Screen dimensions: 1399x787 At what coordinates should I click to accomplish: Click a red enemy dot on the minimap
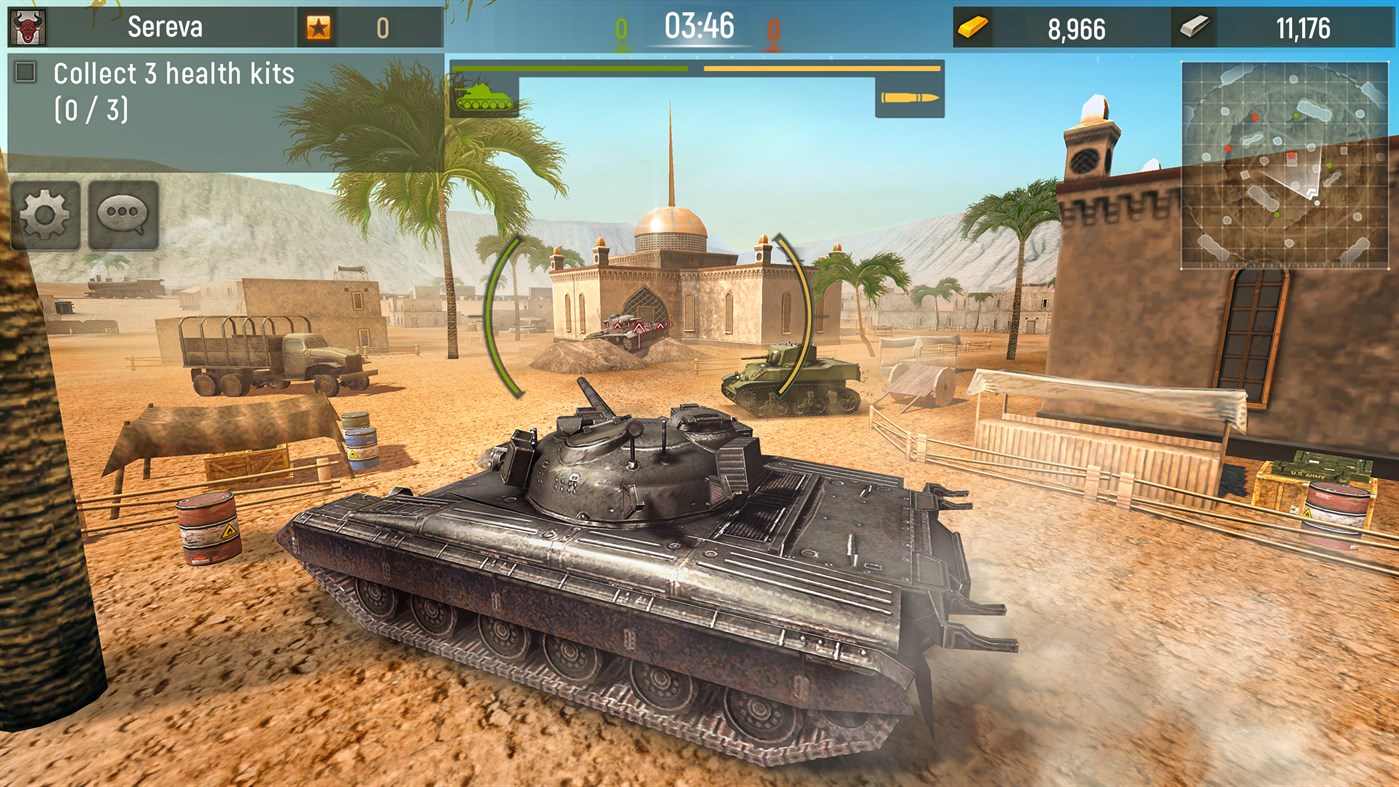click(x=1254, y=116)
